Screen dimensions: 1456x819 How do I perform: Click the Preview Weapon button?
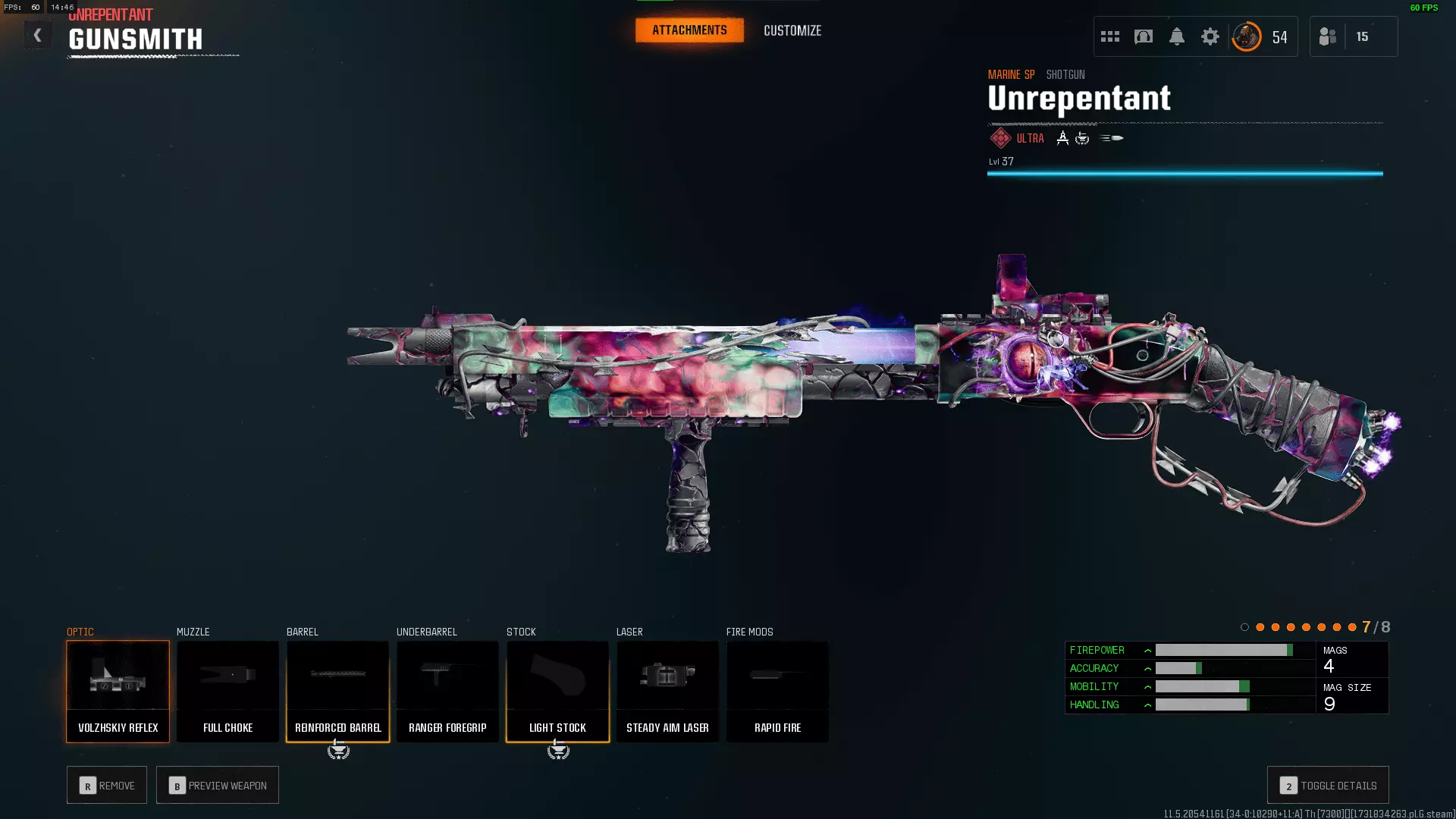point(218,785)
